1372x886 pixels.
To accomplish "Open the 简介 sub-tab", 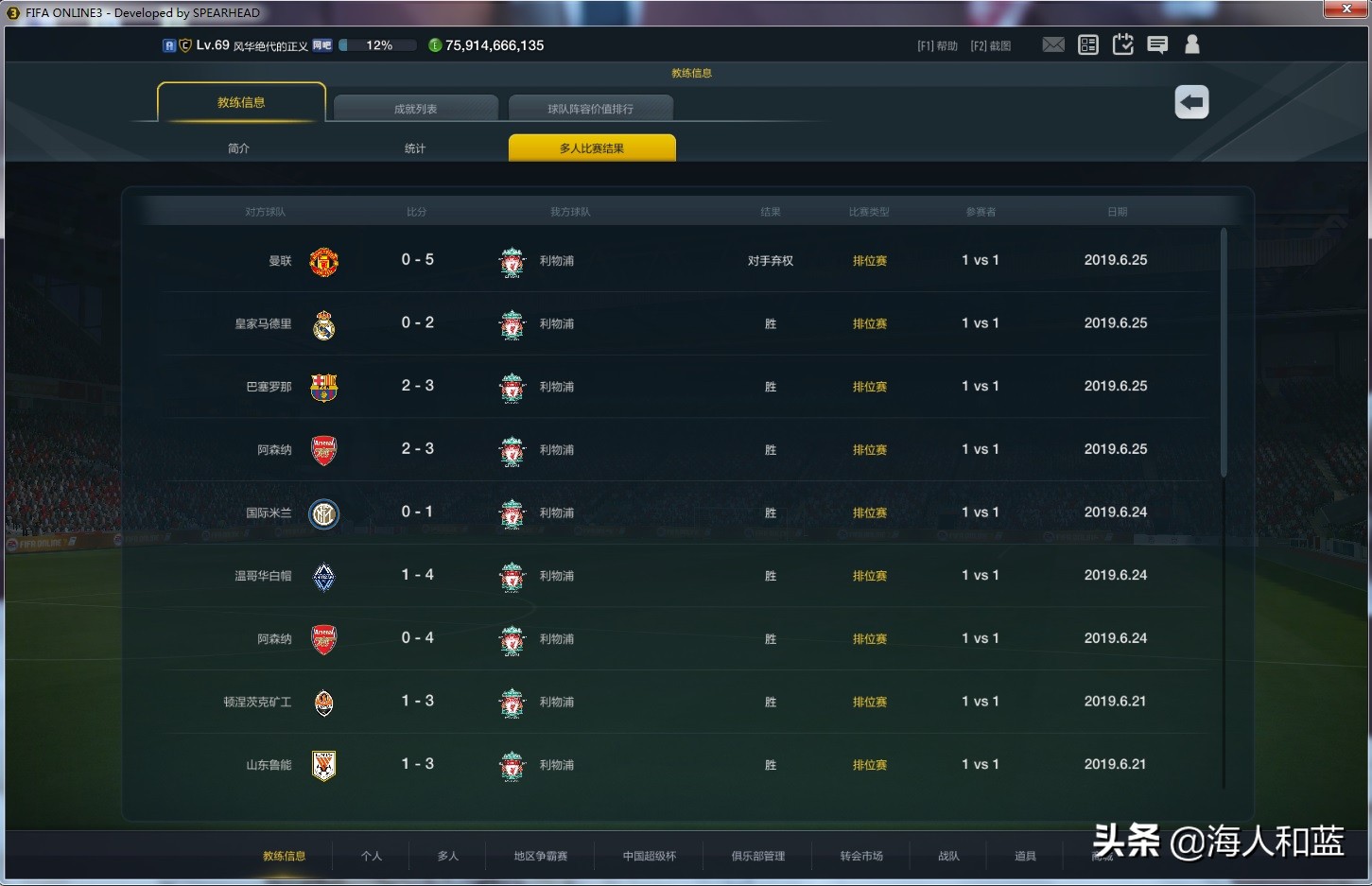I will [238, 148].
